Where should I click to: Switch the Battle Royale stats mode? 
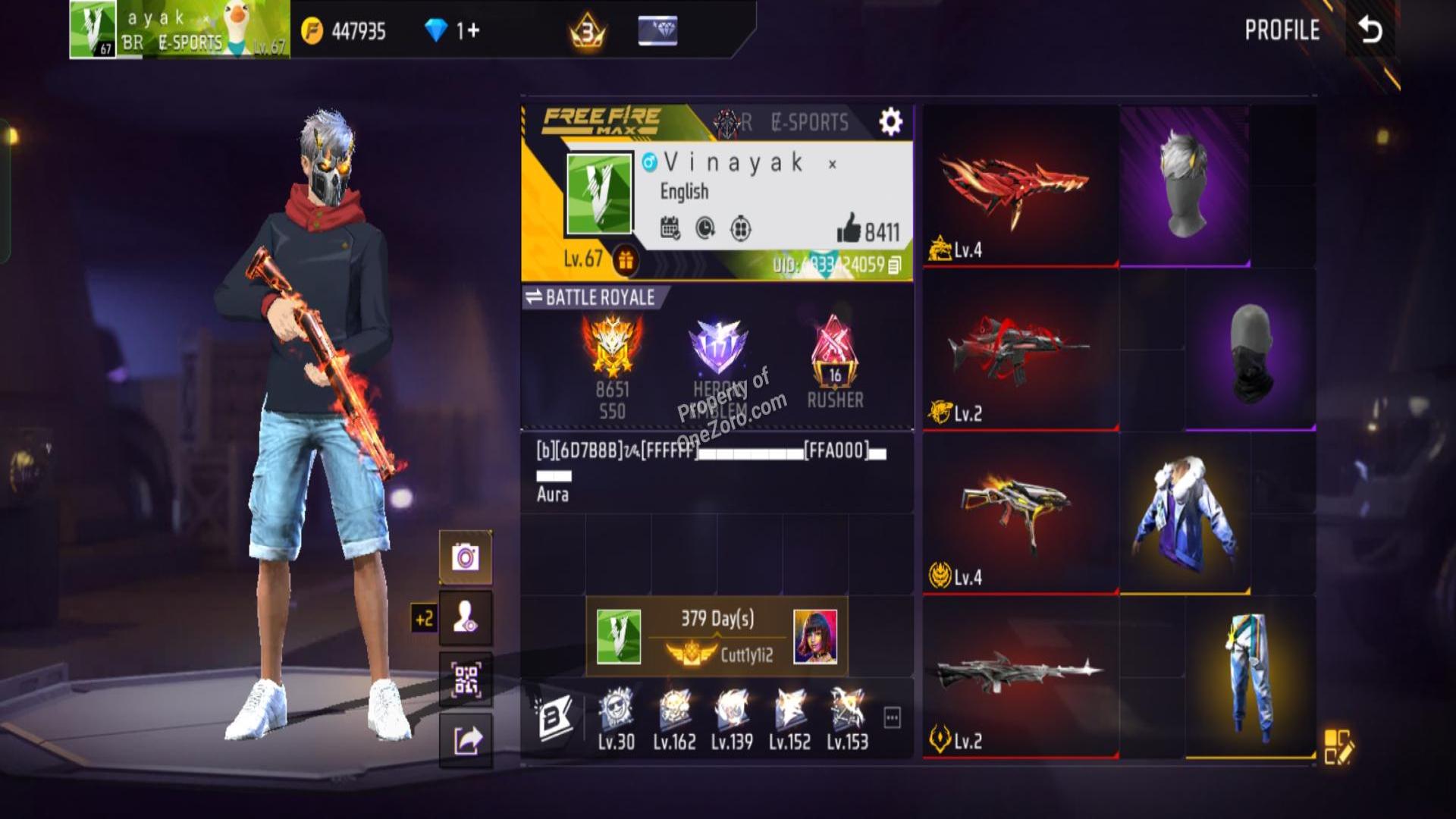click(534, 297)
